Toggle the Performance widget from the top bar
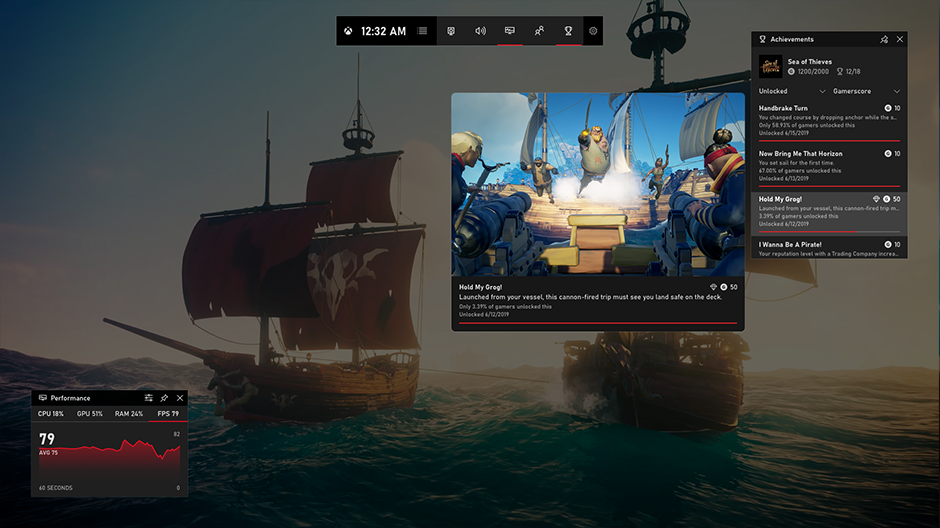Image resolution: width=940 pixels, height=528 pixels. (x=510, y=31)
